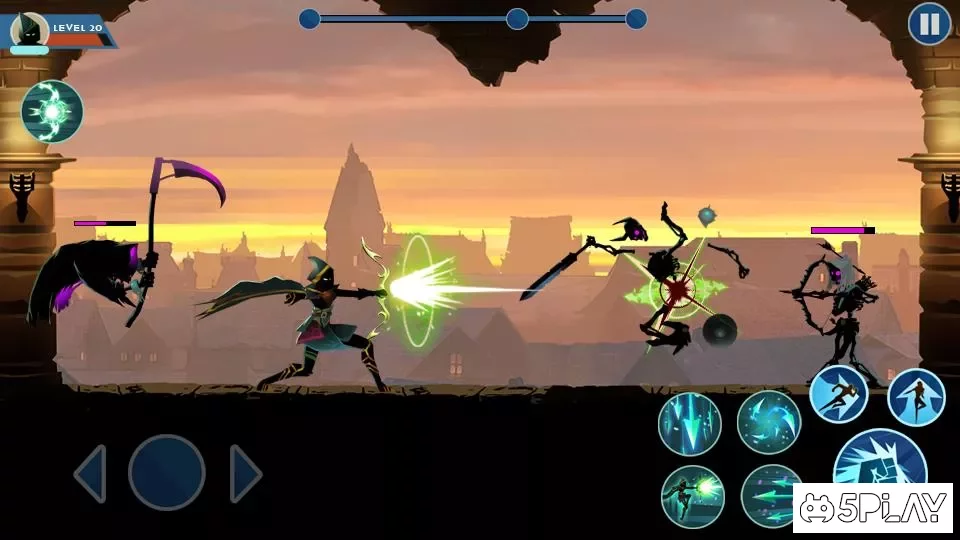The image size is (960, 540).
Task: Activate the glowing green orb ultimate skill
Action: [x=52, y=111]
